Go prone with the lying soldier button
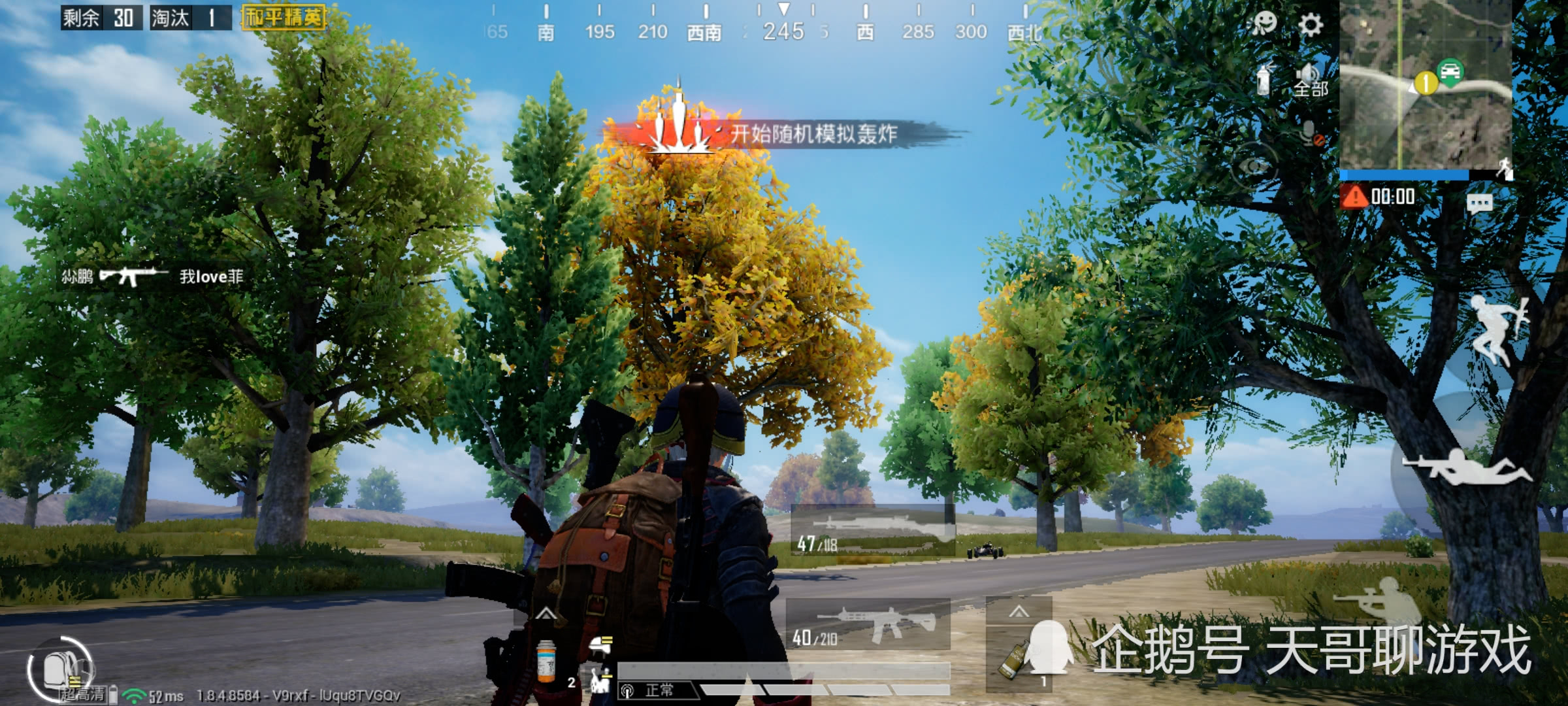Viewport: 1568px width, 706px height. (1467, 467)
